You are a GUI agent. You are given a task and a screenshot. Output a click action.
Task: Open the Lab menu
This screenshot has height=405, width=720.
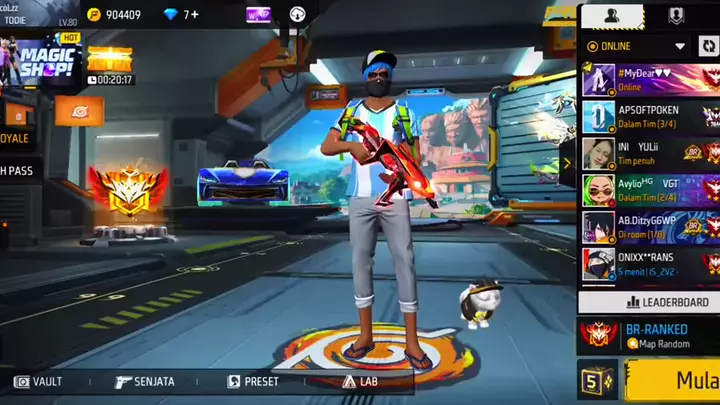(x=360, y=381)
